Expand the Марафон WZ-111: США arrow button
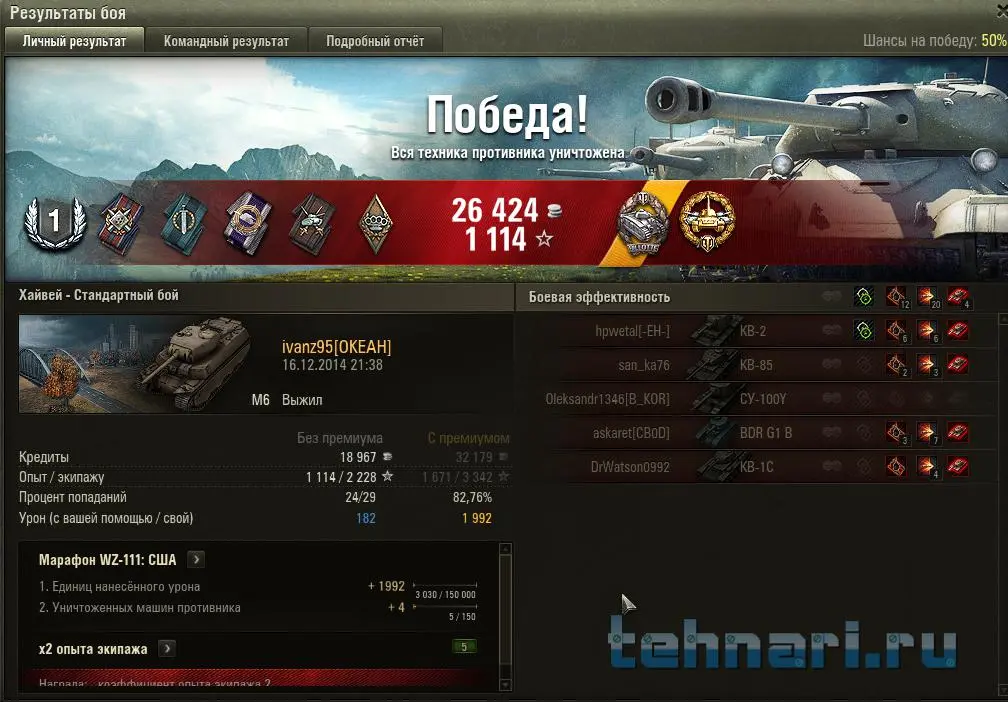The image size is (1008, 702). (197, 559)
